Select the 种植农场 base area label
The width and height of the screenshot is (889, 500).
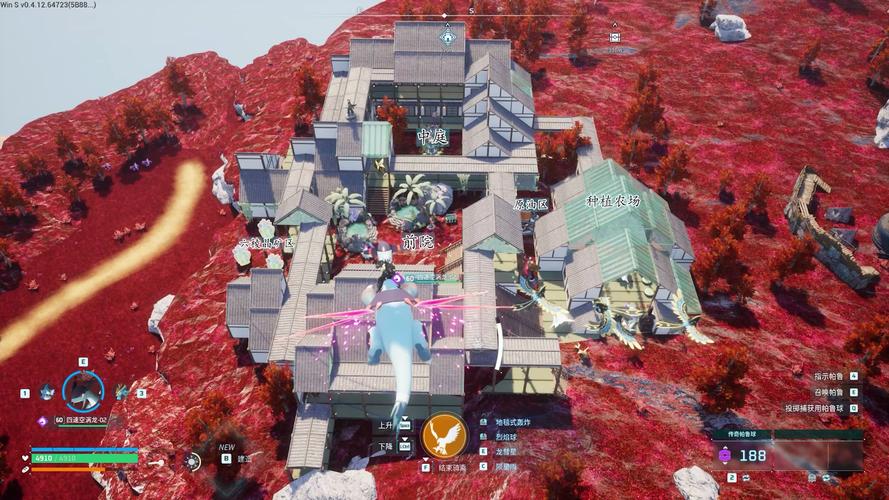[x=612, y=201]
